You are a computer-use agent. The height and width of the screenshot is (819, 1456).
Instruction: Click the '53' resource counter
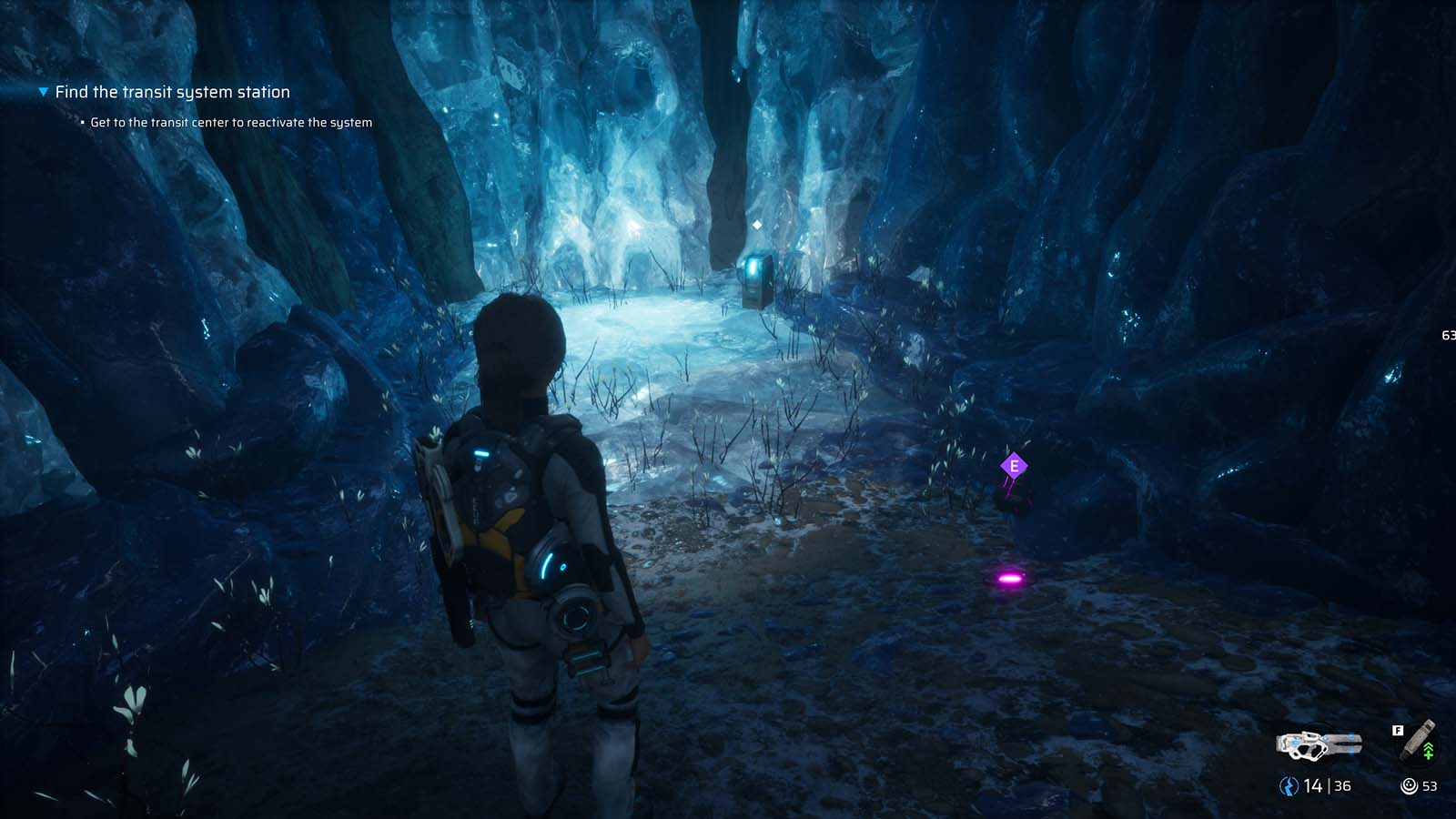(x=1428, y=784)
